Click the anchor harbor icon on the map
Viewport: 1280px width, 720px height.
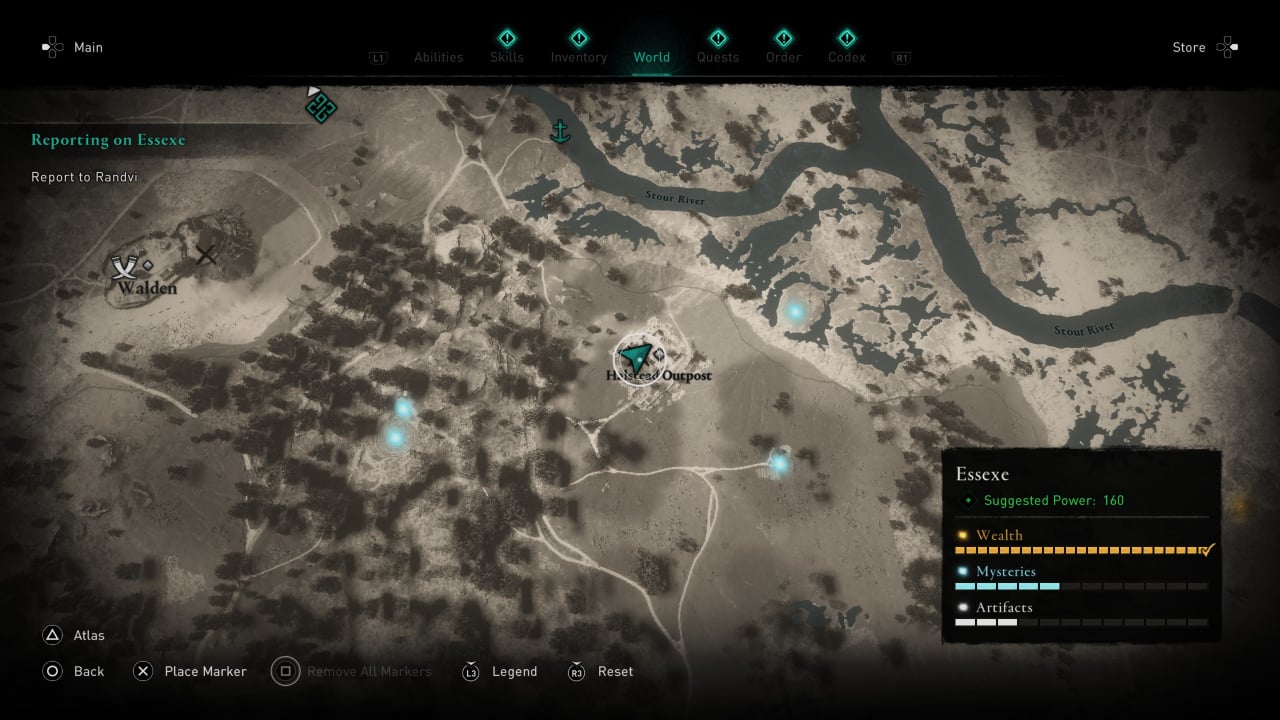[560, 131]
